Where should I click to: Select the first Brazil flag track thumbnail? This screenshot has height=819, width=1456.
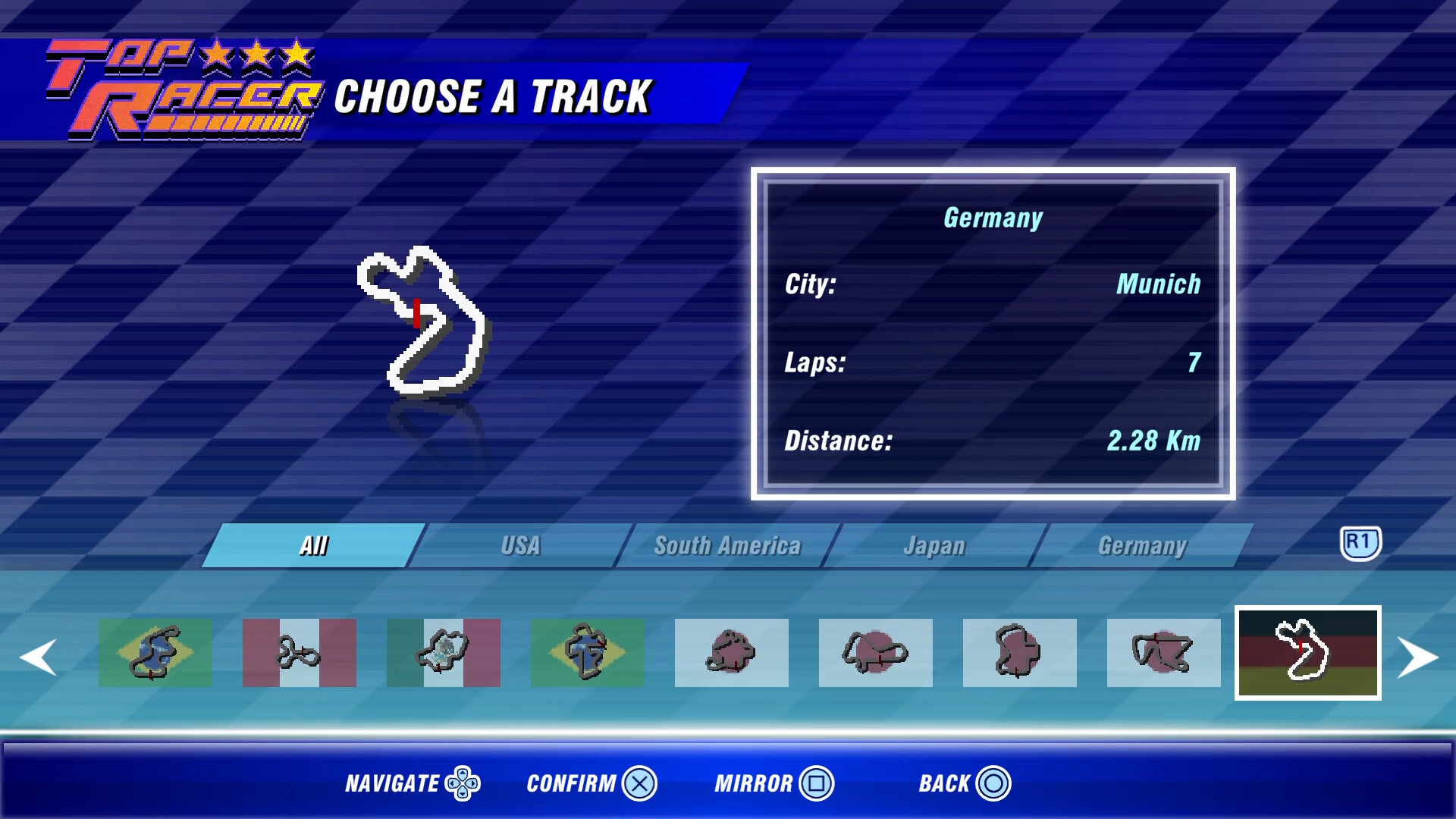click(155, 653)
